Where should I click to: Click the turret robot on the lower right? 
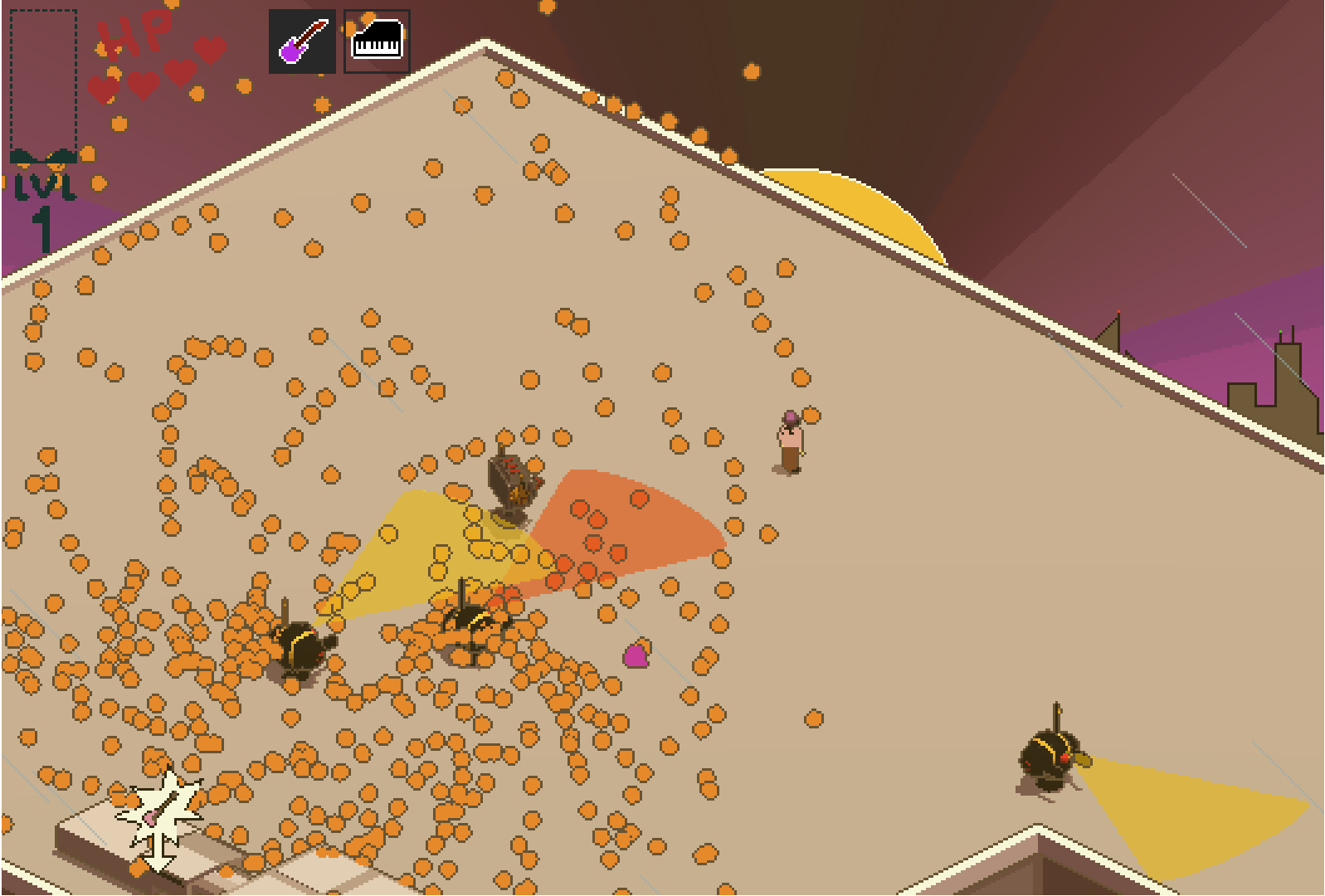click(1050, 751)
